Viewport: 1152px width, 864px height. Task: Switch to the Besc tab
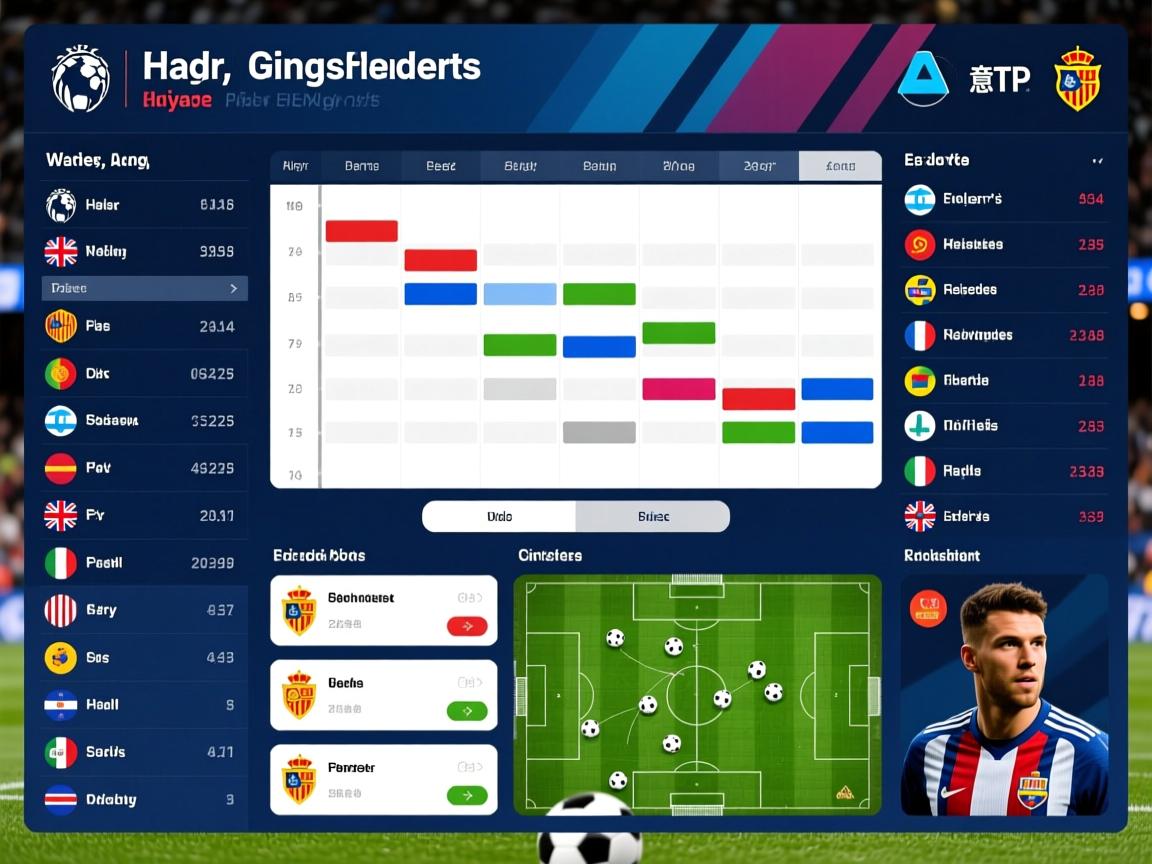coord(441,166)
